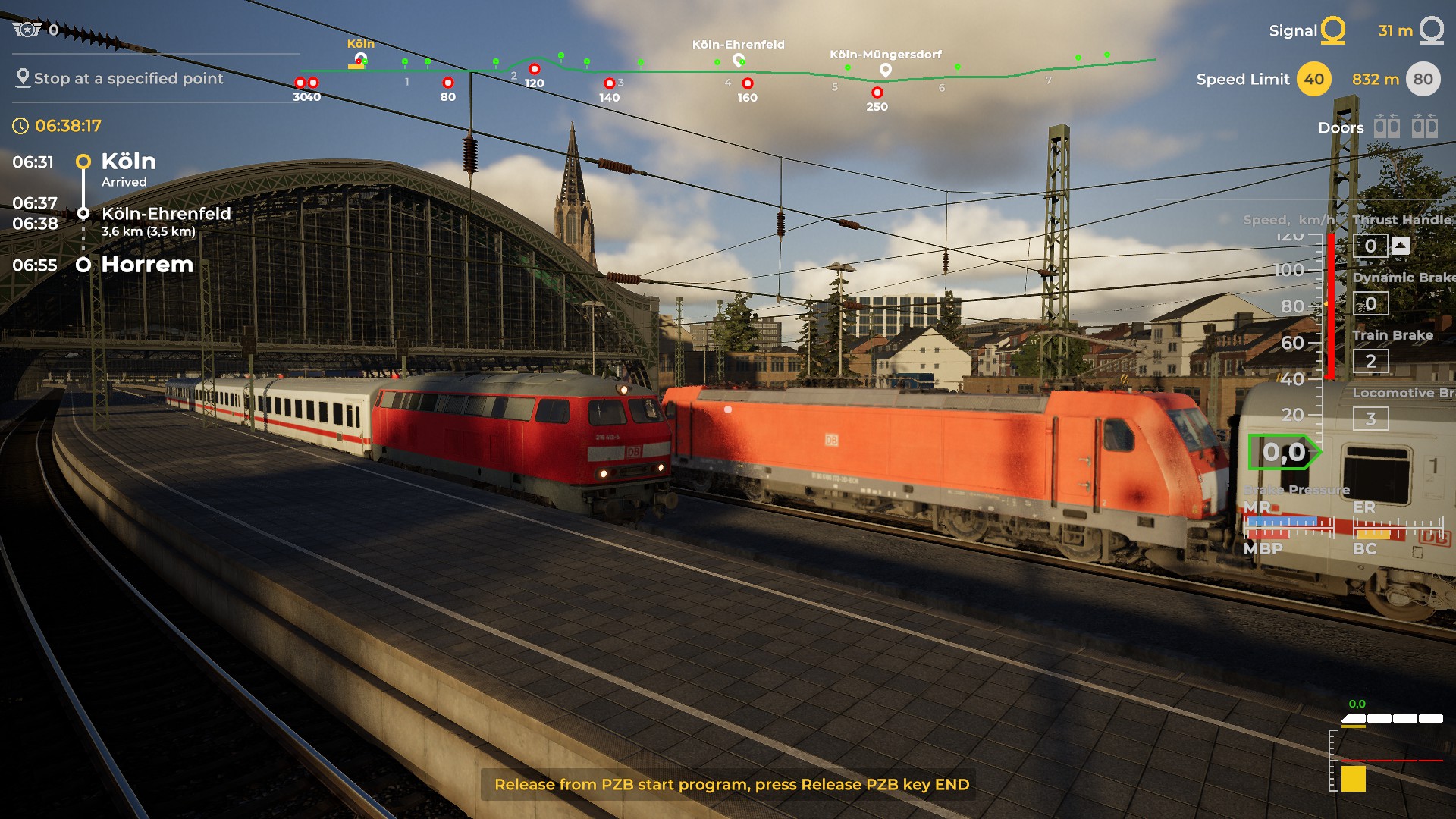Open the Köln timetable entry

128,162
